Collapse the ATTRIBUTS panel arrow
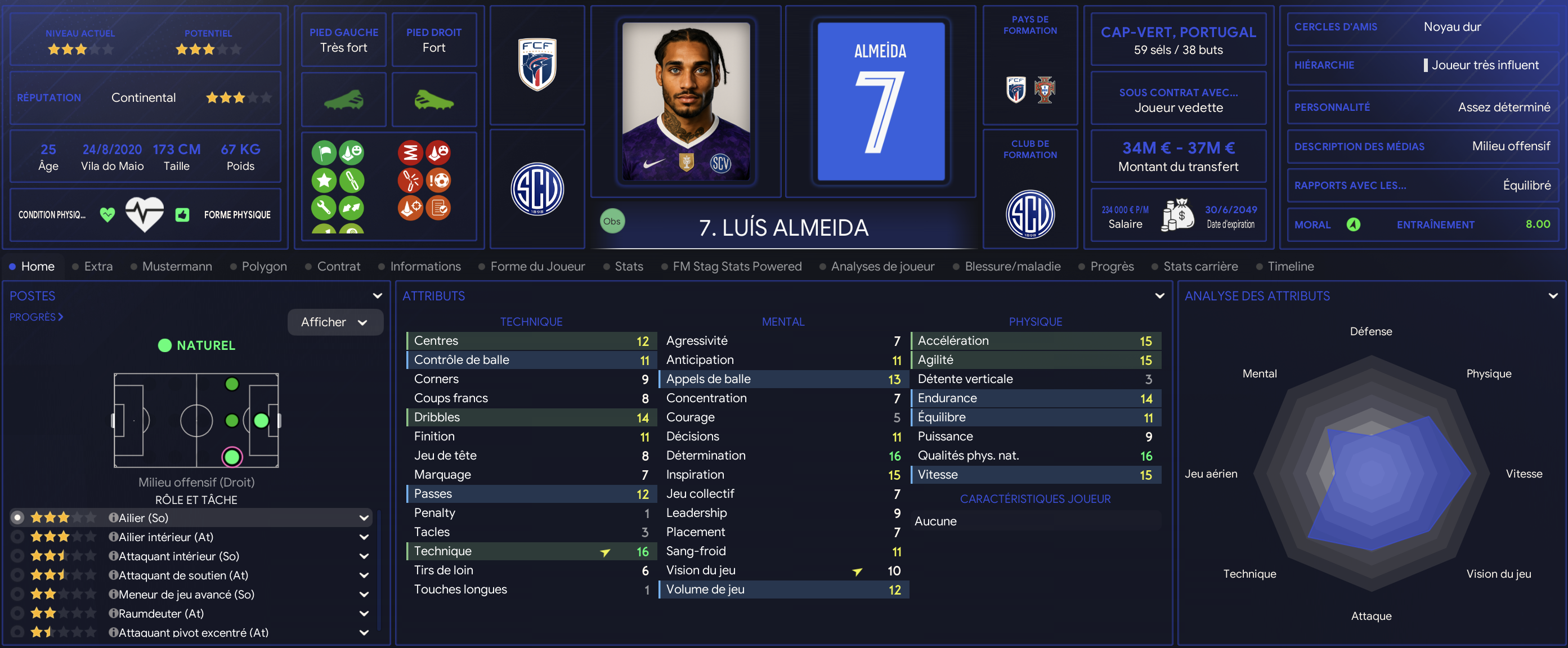Image resolution: width=1568 pixels, height=648 pixels. tap(1159, 296)
